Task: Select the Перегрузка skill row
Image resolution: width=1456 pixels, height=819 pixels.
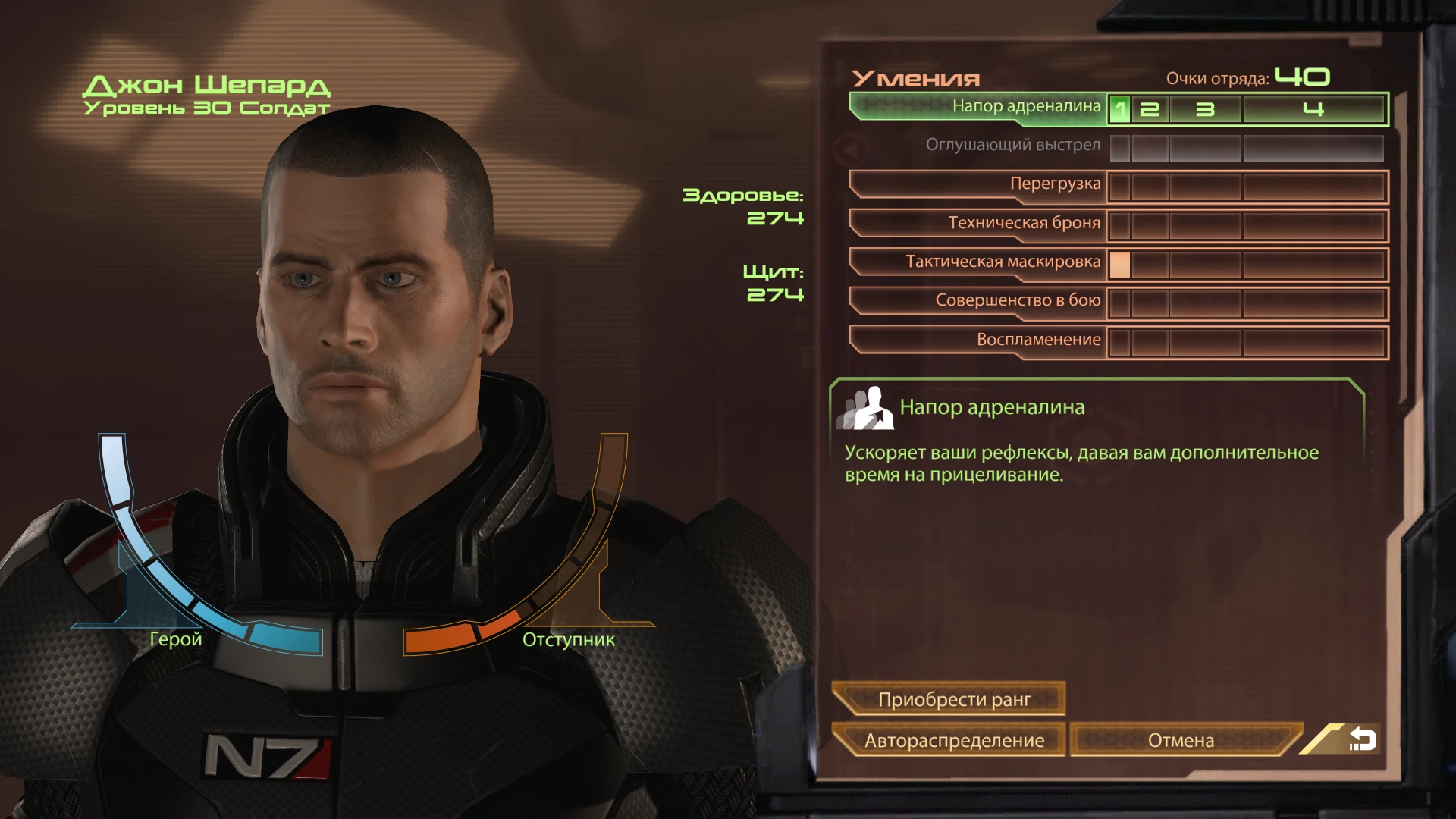Action: tap(1054, 184)
